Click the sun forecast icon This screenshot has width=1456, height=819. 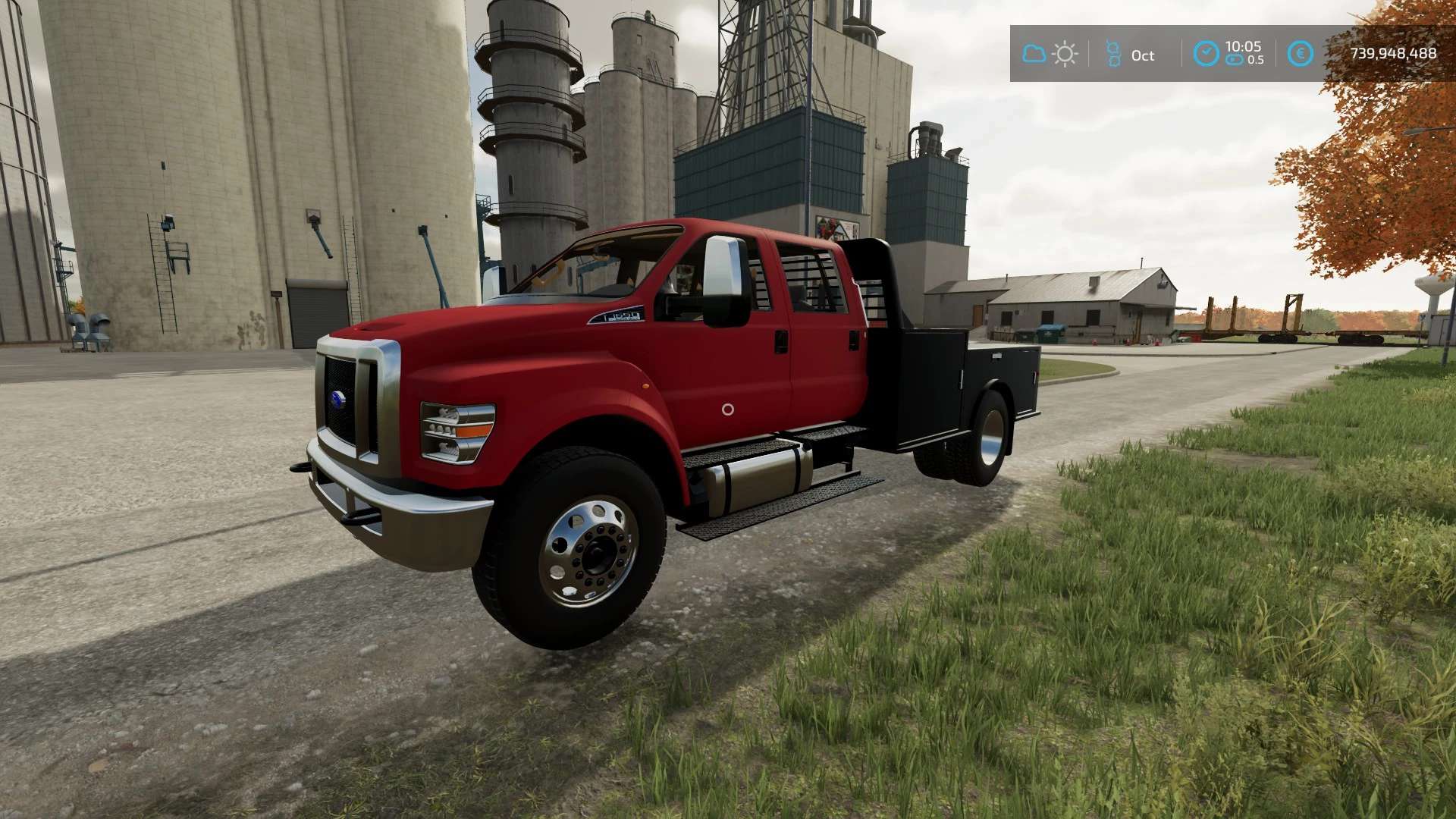[x=1065, y=55]
